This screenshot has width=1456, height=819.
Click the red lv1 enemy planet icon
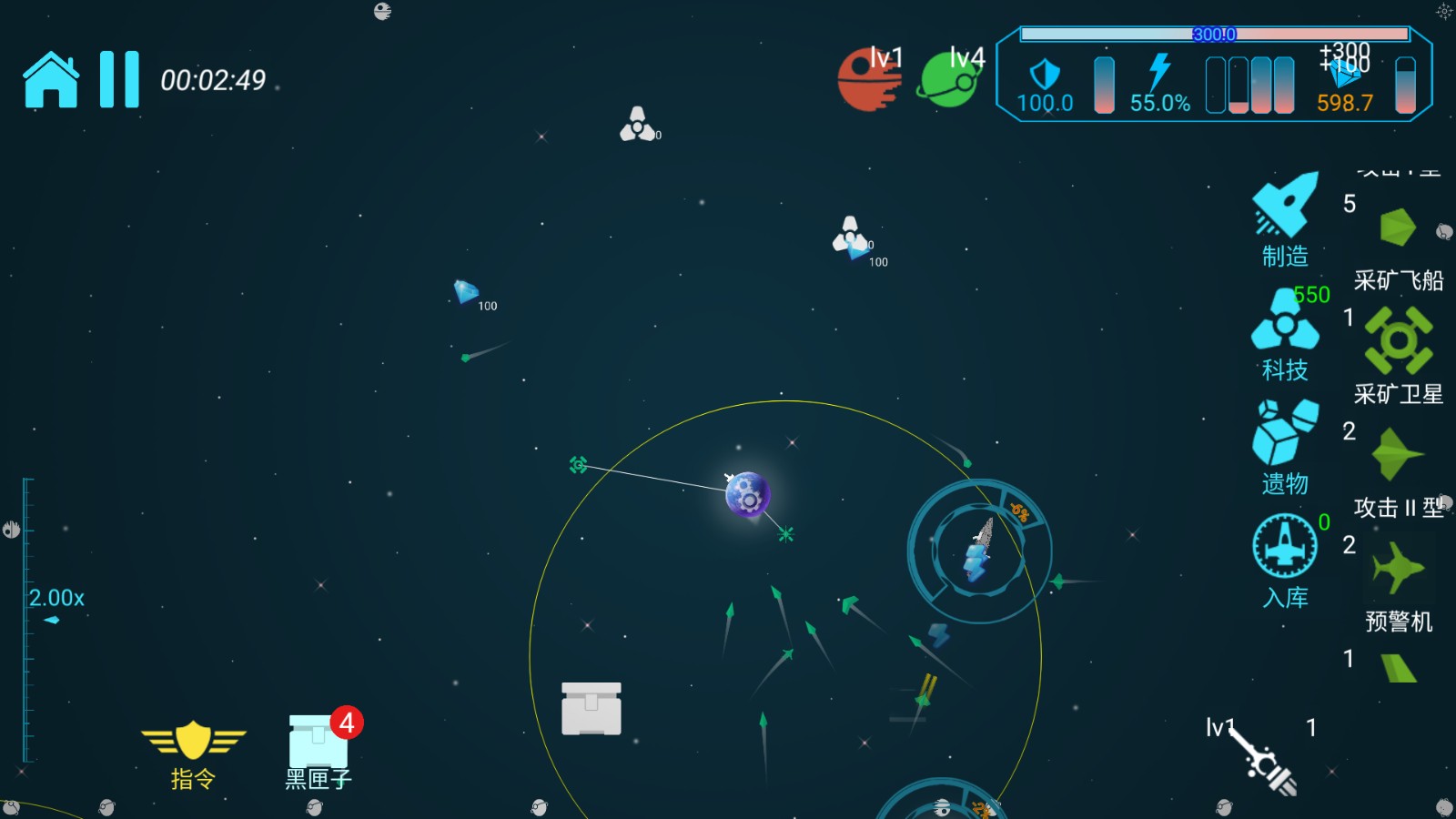[869, 79]
